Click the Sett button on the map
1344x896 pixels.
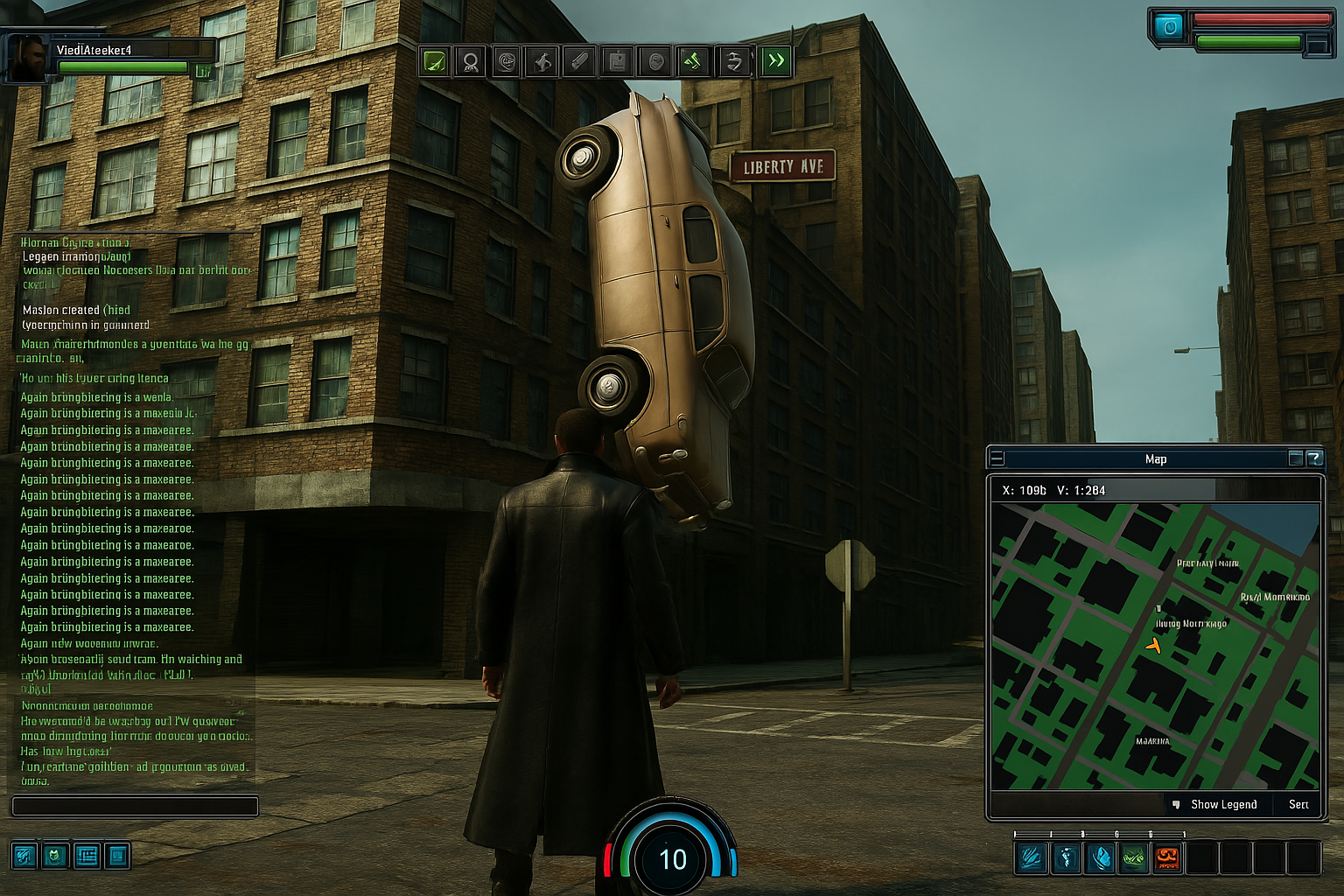(1298, 804)
